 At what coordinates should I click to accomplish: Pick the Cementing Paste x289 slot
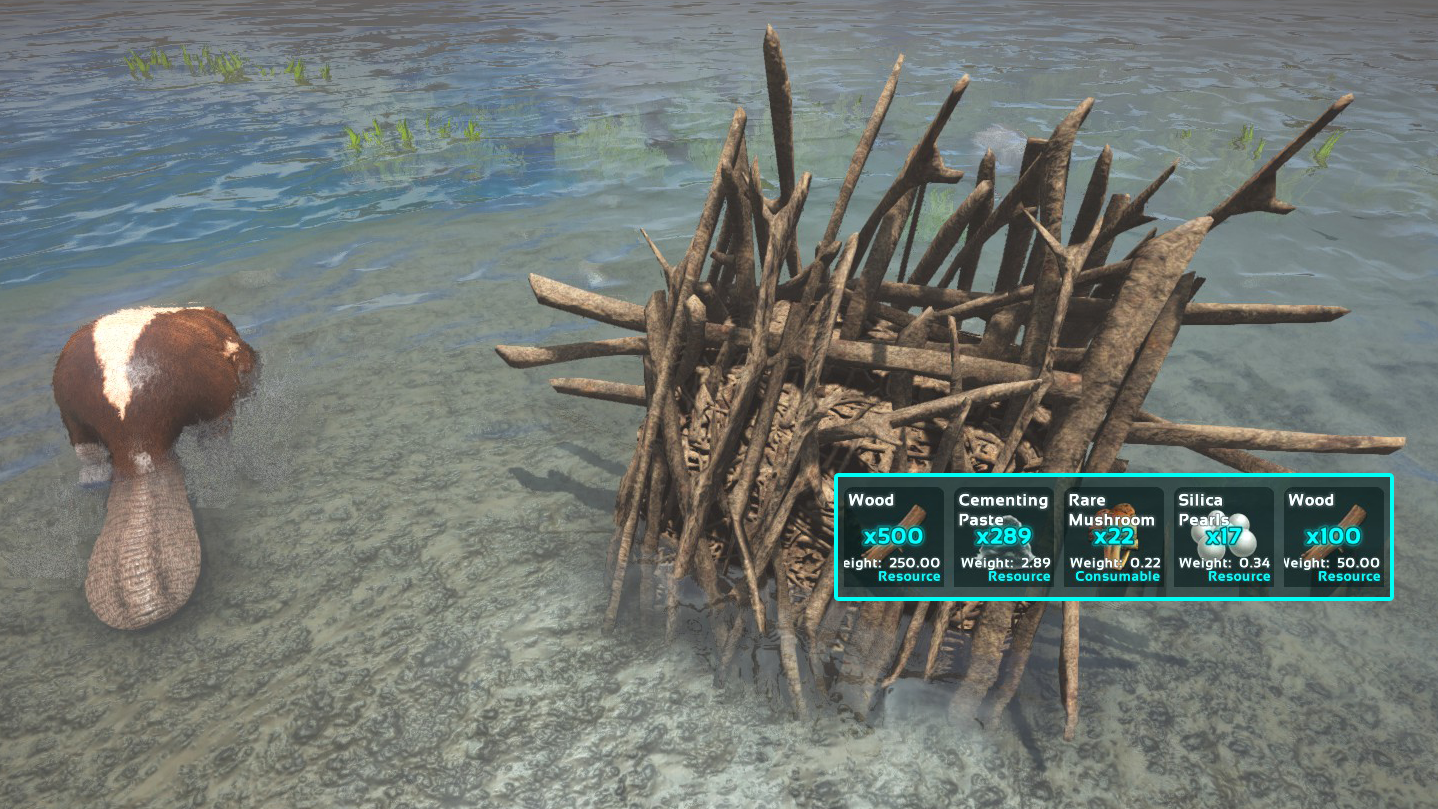1003,537
